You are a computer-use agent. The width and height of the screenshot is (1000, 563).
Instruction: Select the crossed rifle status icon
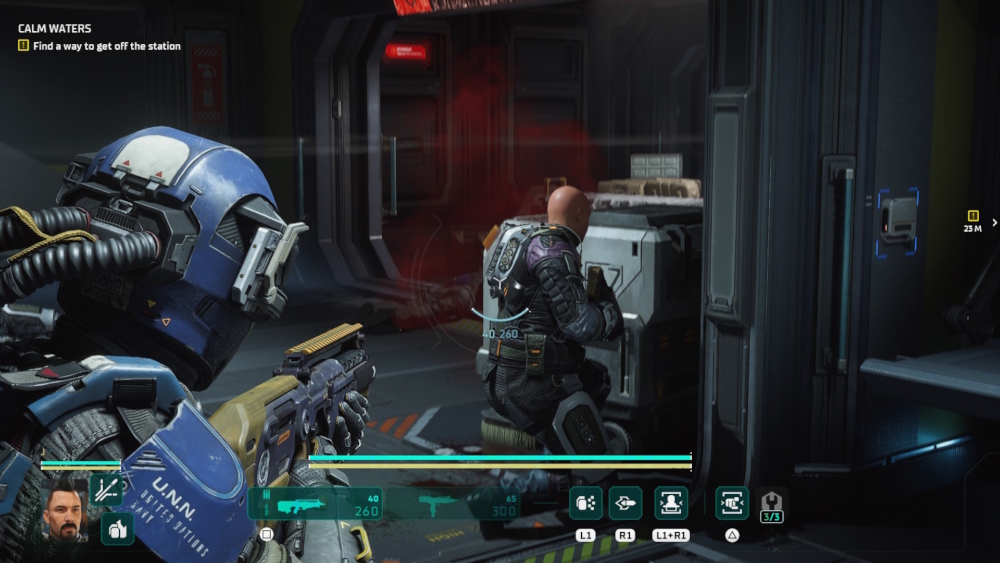(106, 490)
